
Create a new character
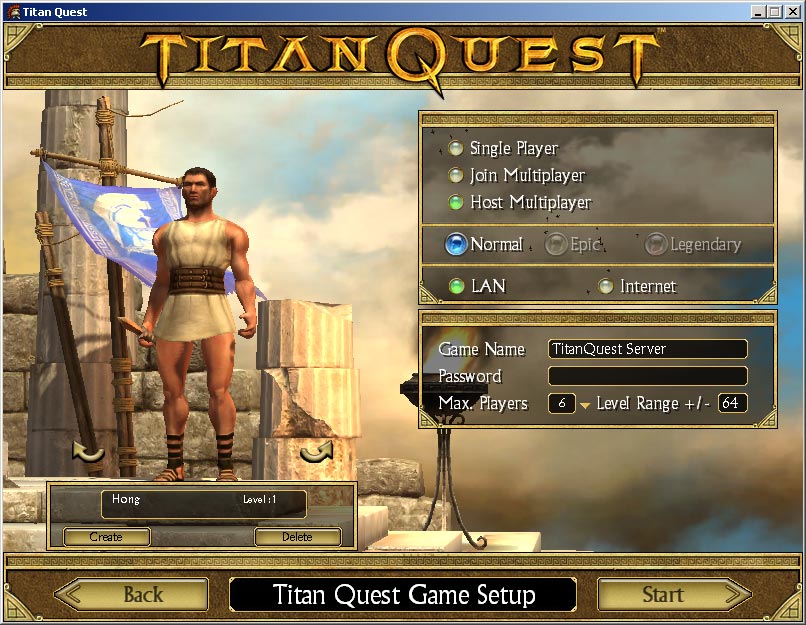point(106,537)
